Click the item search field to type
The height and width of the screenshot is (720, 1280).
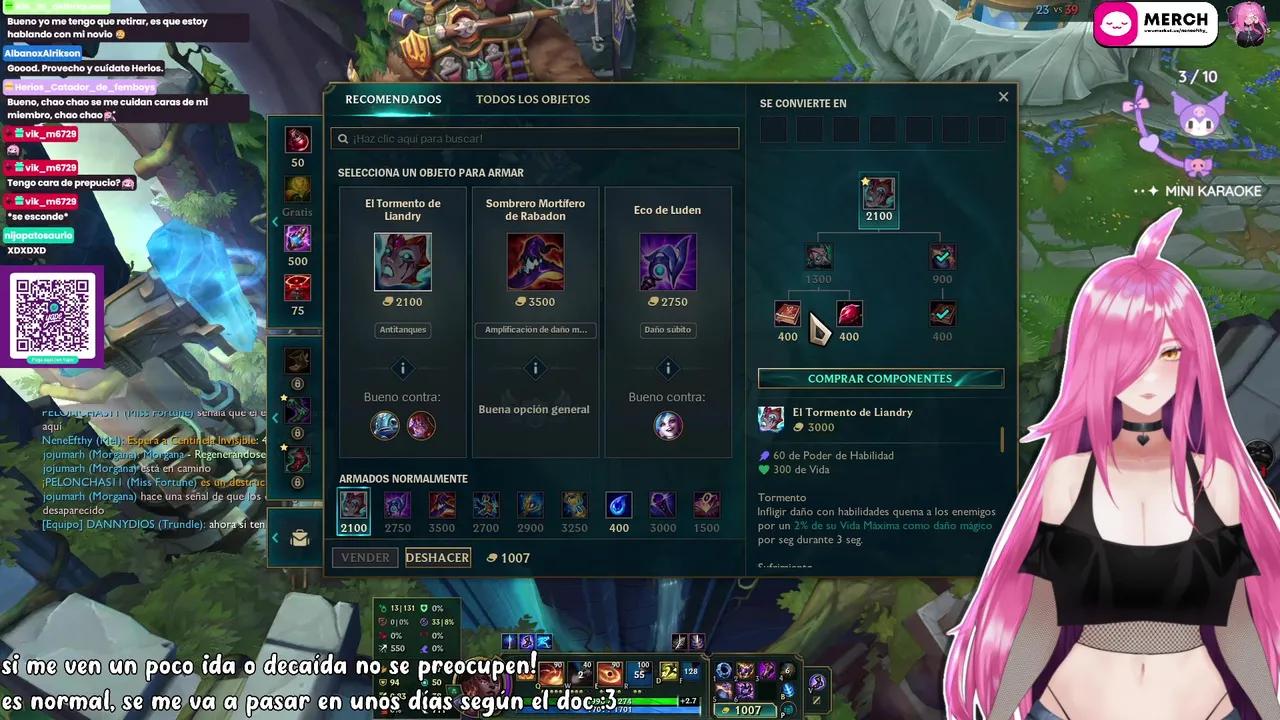(x=535, y=138)
